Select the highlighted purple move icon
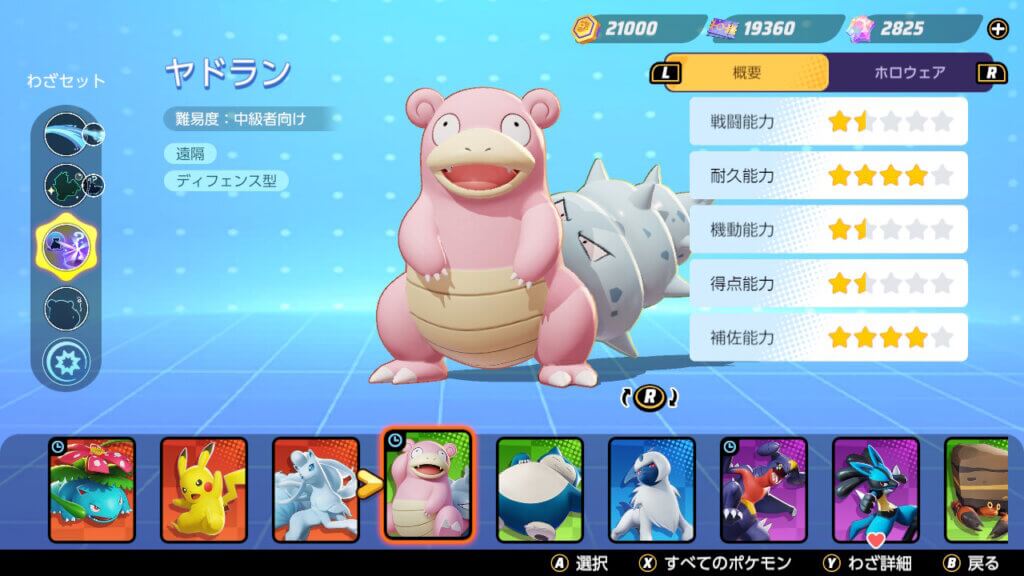This screenshot has width=1024, height=576. click(66, 245)
